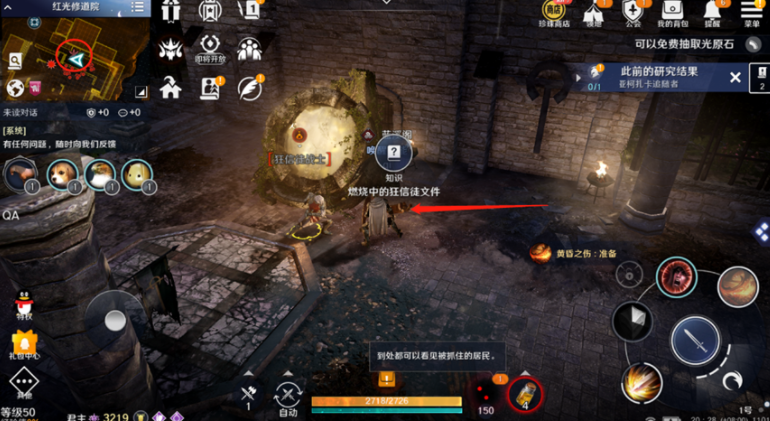This screenshot has height=421, width=770.
Task: Attack with the main sword button
Action: coord(695,342)
